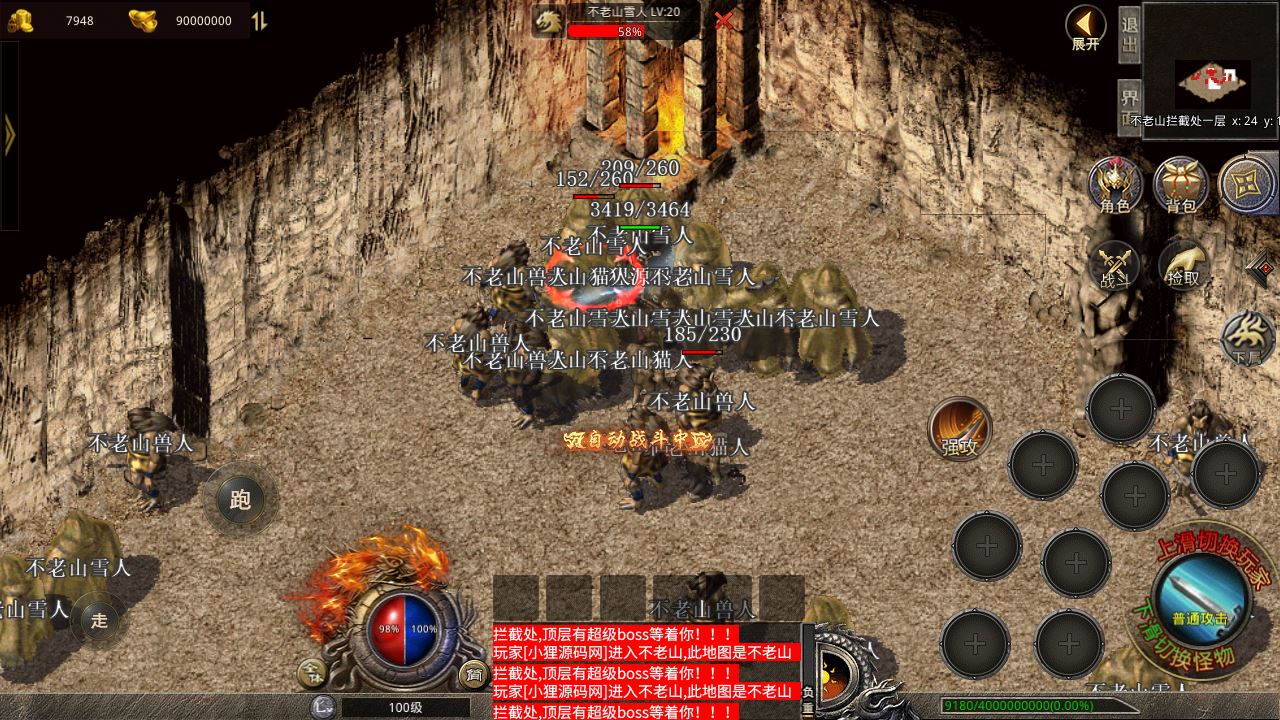Toggle the 战斗 crossed-swords combat button
This screenshot has width=1280, height=720.
(1115, 267)
